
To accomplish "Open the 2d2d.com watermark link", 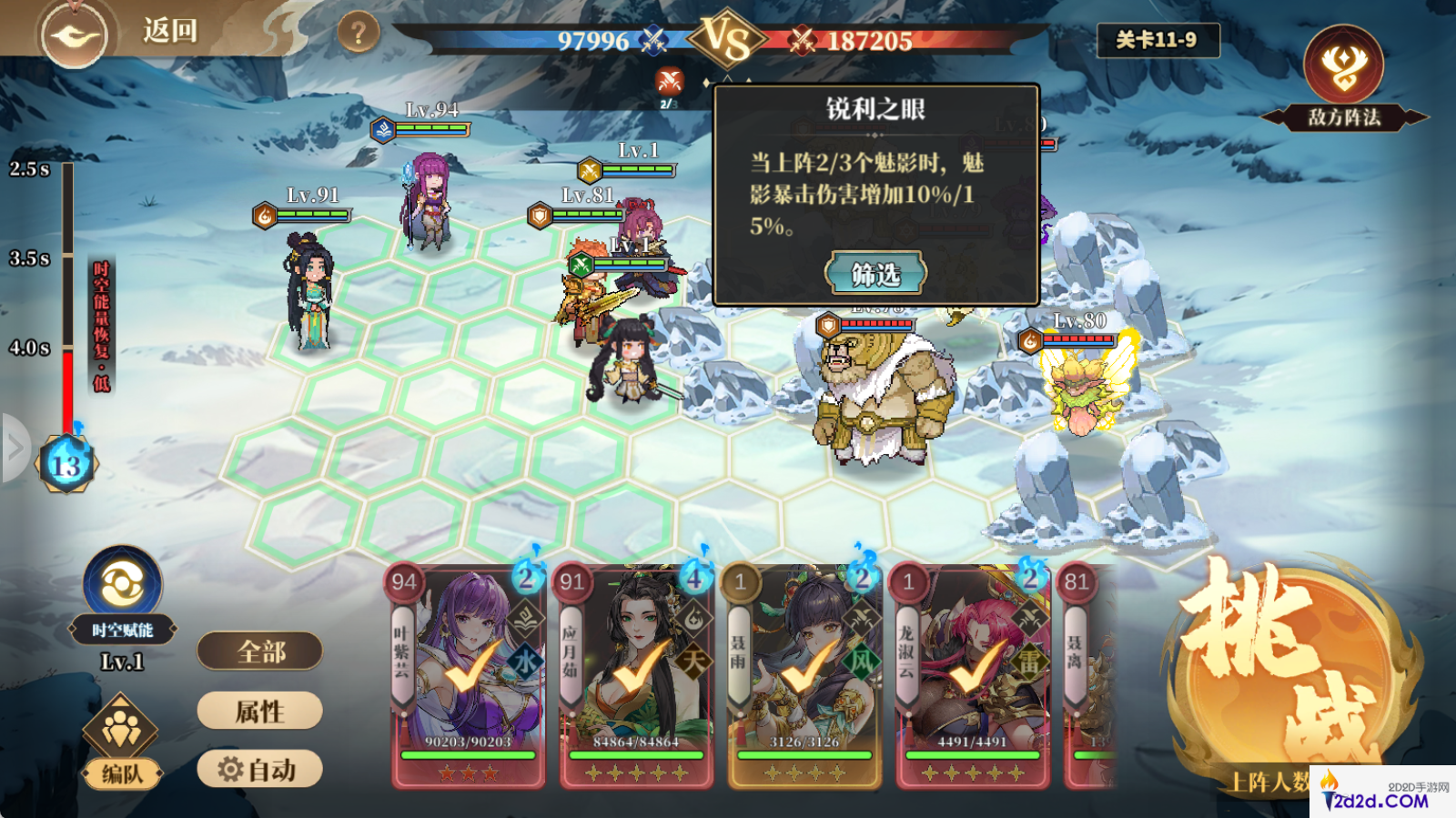I will 1383,793.
